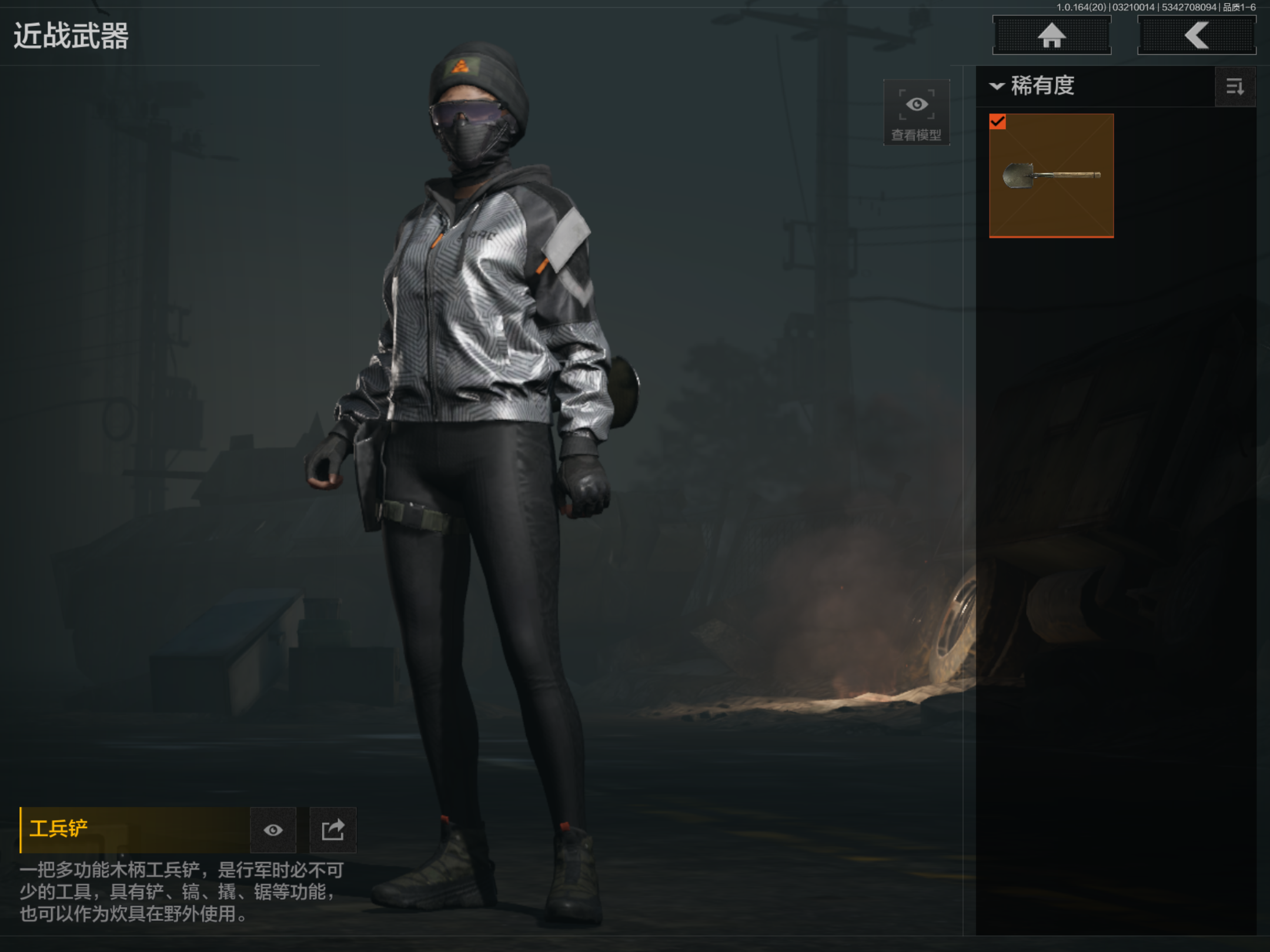Preview 工兵铲 with the eye icon
1270x952 pixels.
tap(273, 830)
